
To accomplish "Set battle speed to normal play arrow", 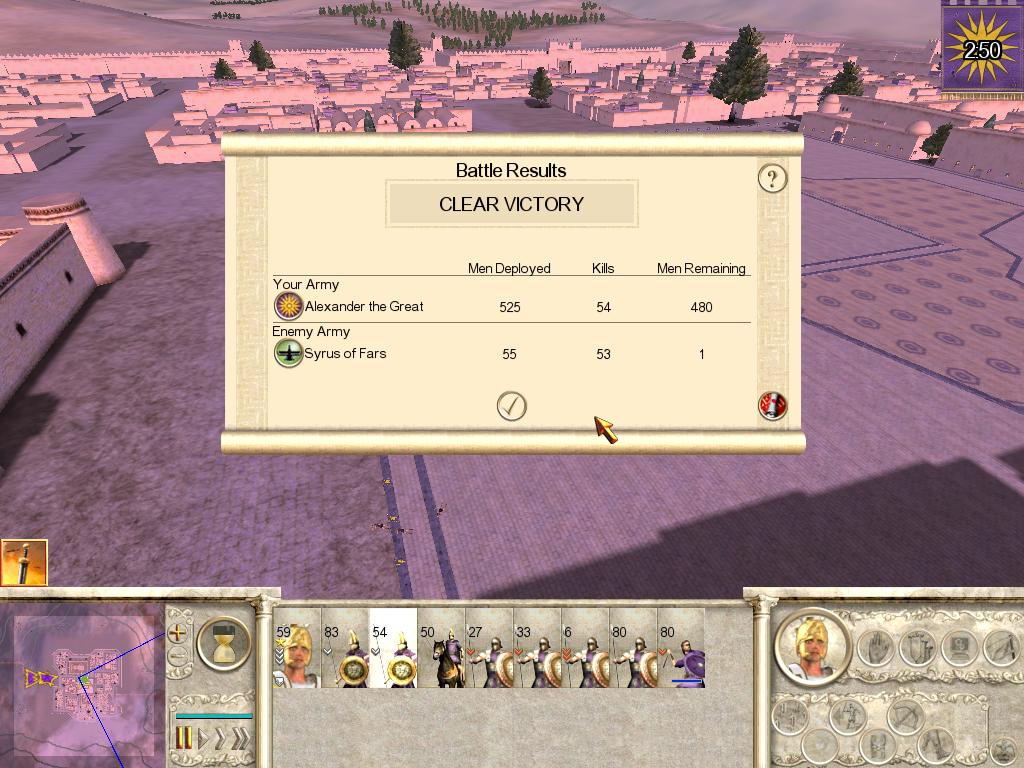I will tap(204, 740).
